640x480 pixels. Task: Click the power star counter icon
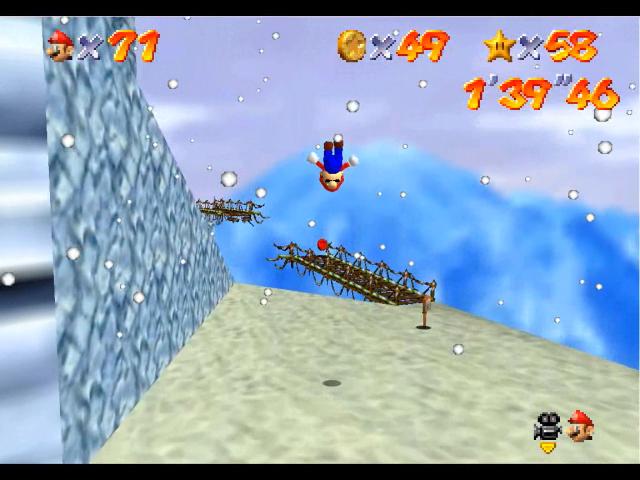(498, 45)
